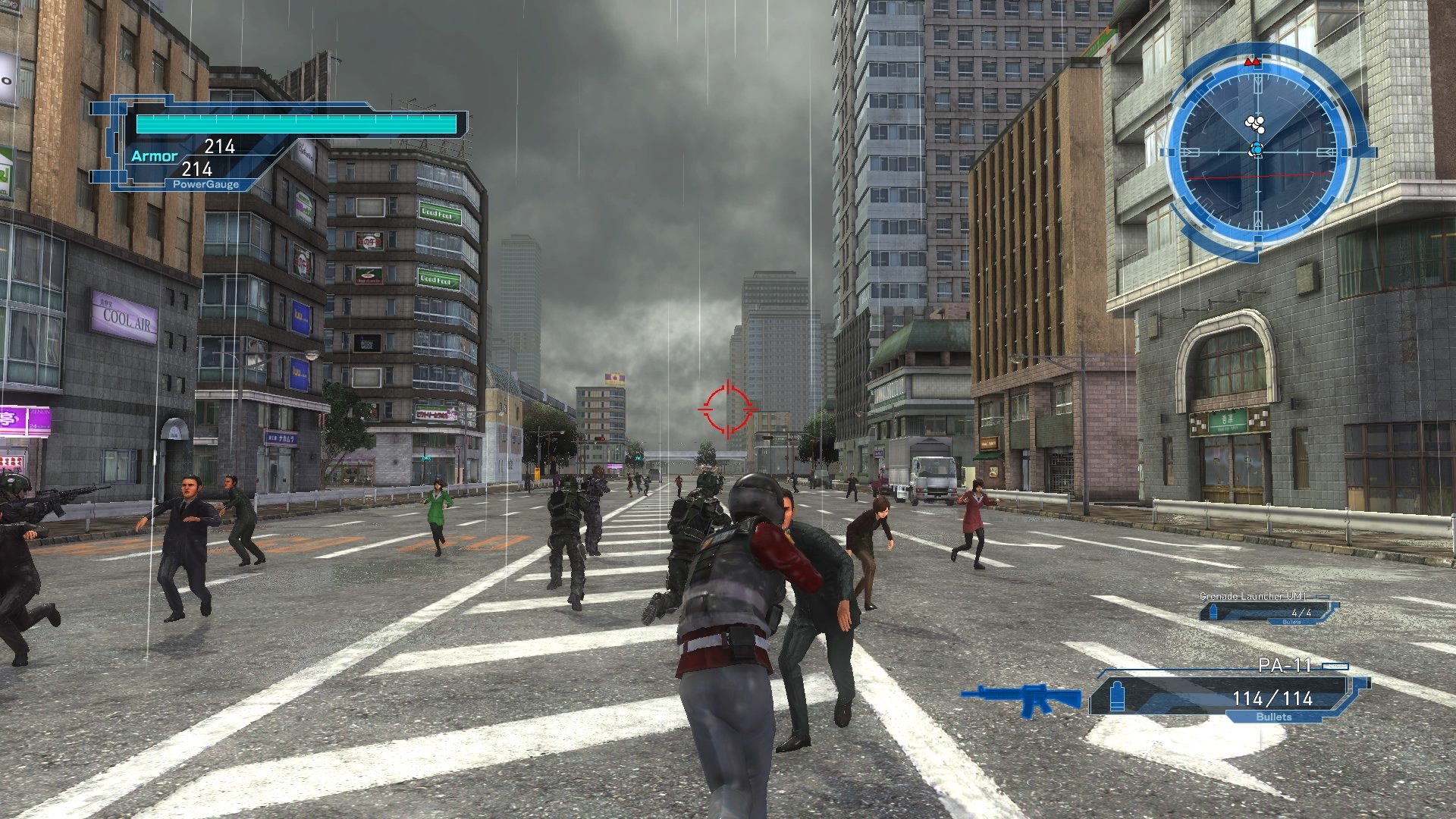The height and width of the screenshot is (819, 1456).
Task: Expand the tab beside Grenade Launcher UM1
Action: coord(1322,596)
